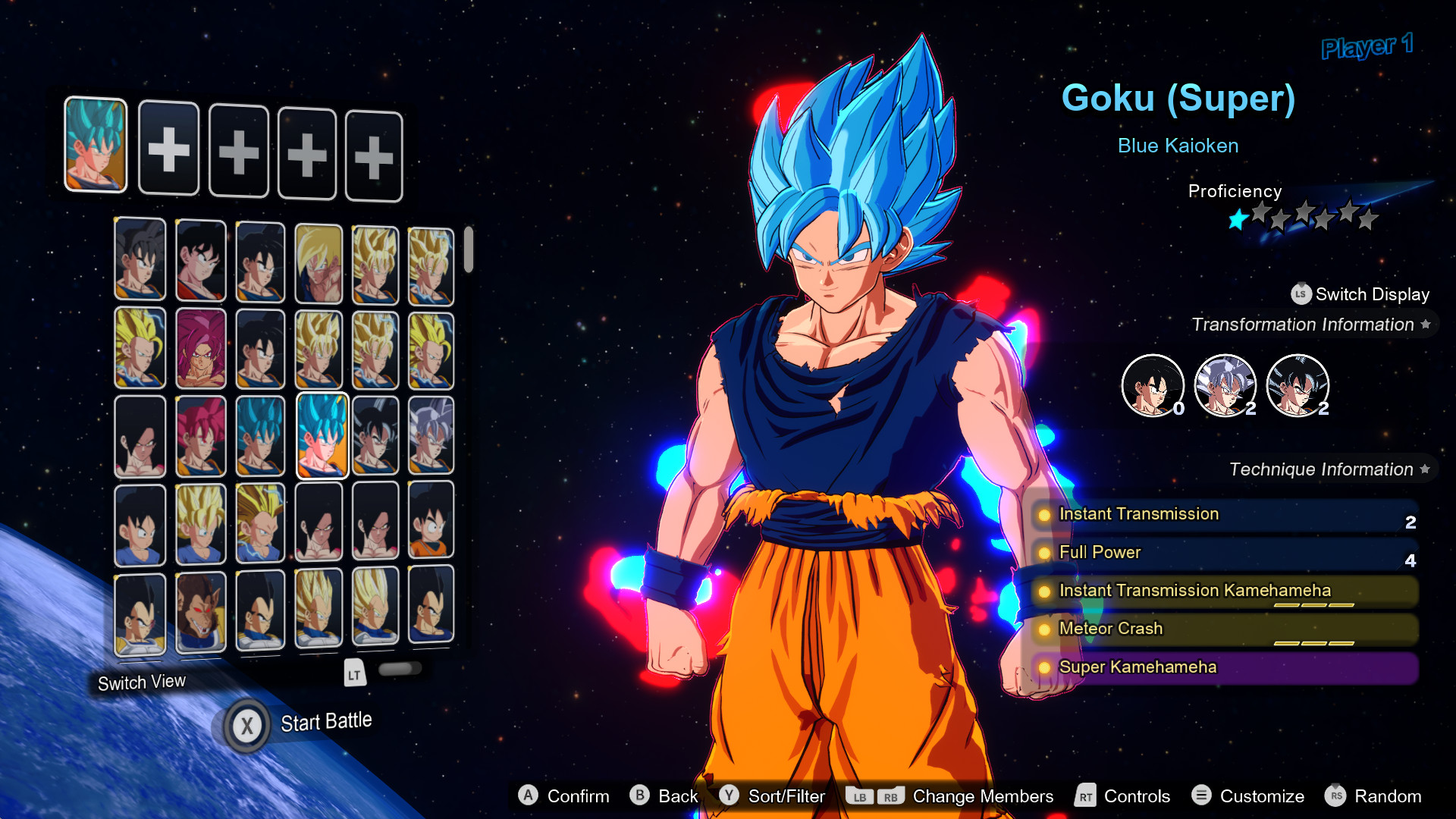The image size is (1456, 819).
Task: Select the Ultra Instinct Sign transformation icon
Action: [x=1297, y=385]
